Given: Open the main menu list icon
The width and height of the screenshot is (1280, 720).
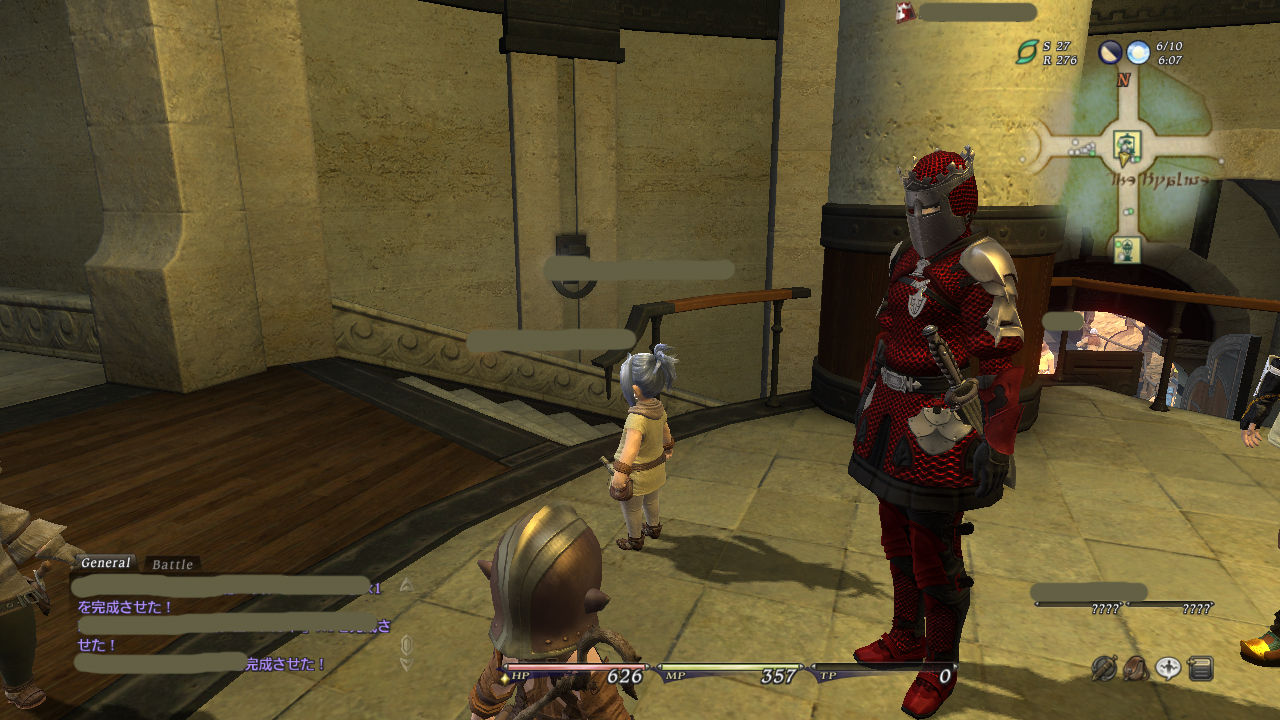Looking at the screenshot, I should (1201, 668).
